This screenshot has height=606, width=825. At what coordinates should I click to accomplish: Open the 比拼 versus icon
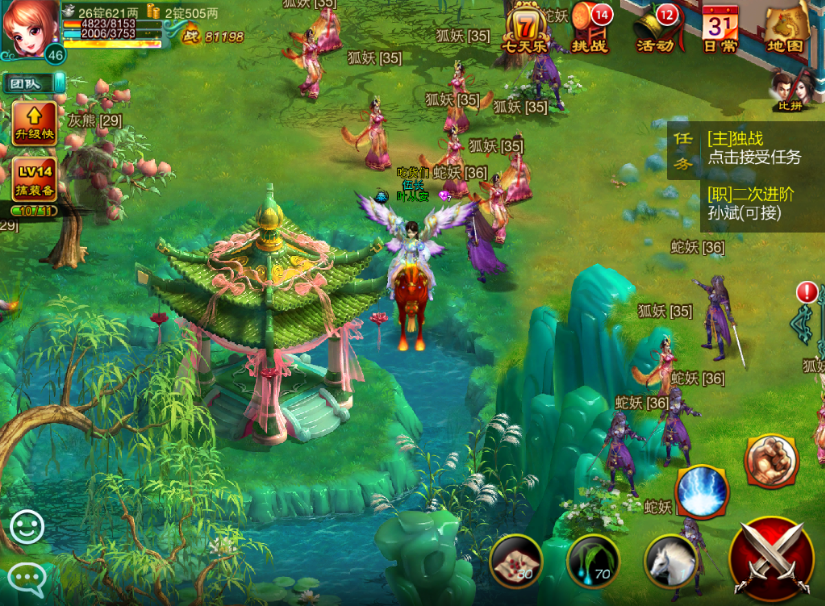pyautogui.click(x=790, y=90)
